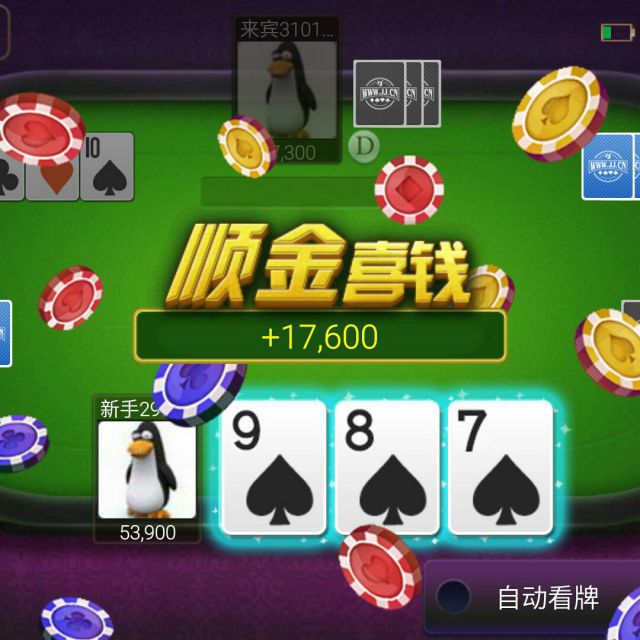Open the 新手29 player avatar profile
Viewport: 640px width, 640px height.
pos(147,469)
